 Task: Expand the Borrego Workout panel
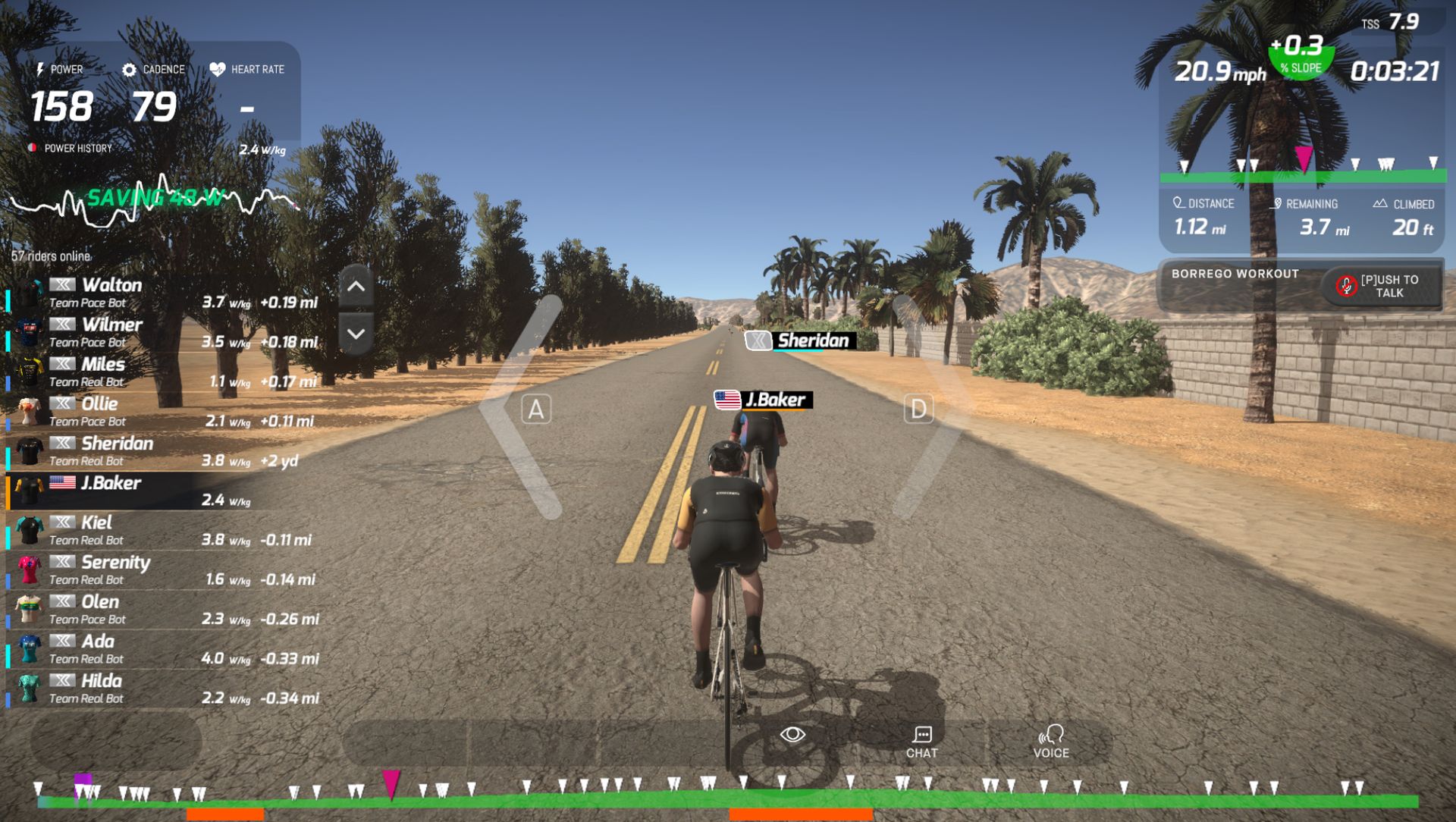point(1234,274)
